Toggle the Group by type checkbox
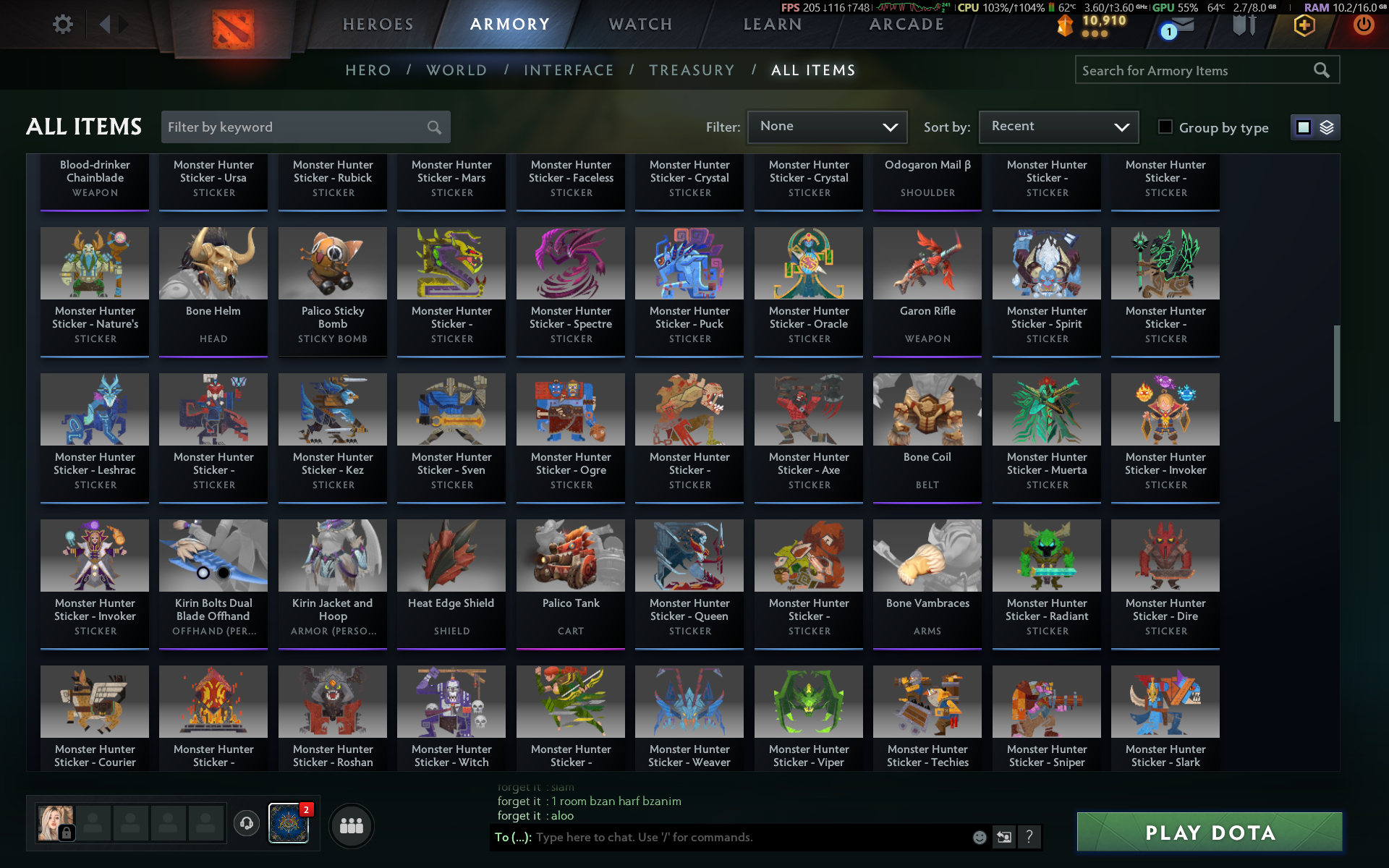The width and height of the screenshot is (1389, 868). click(x=1165, y=127)
